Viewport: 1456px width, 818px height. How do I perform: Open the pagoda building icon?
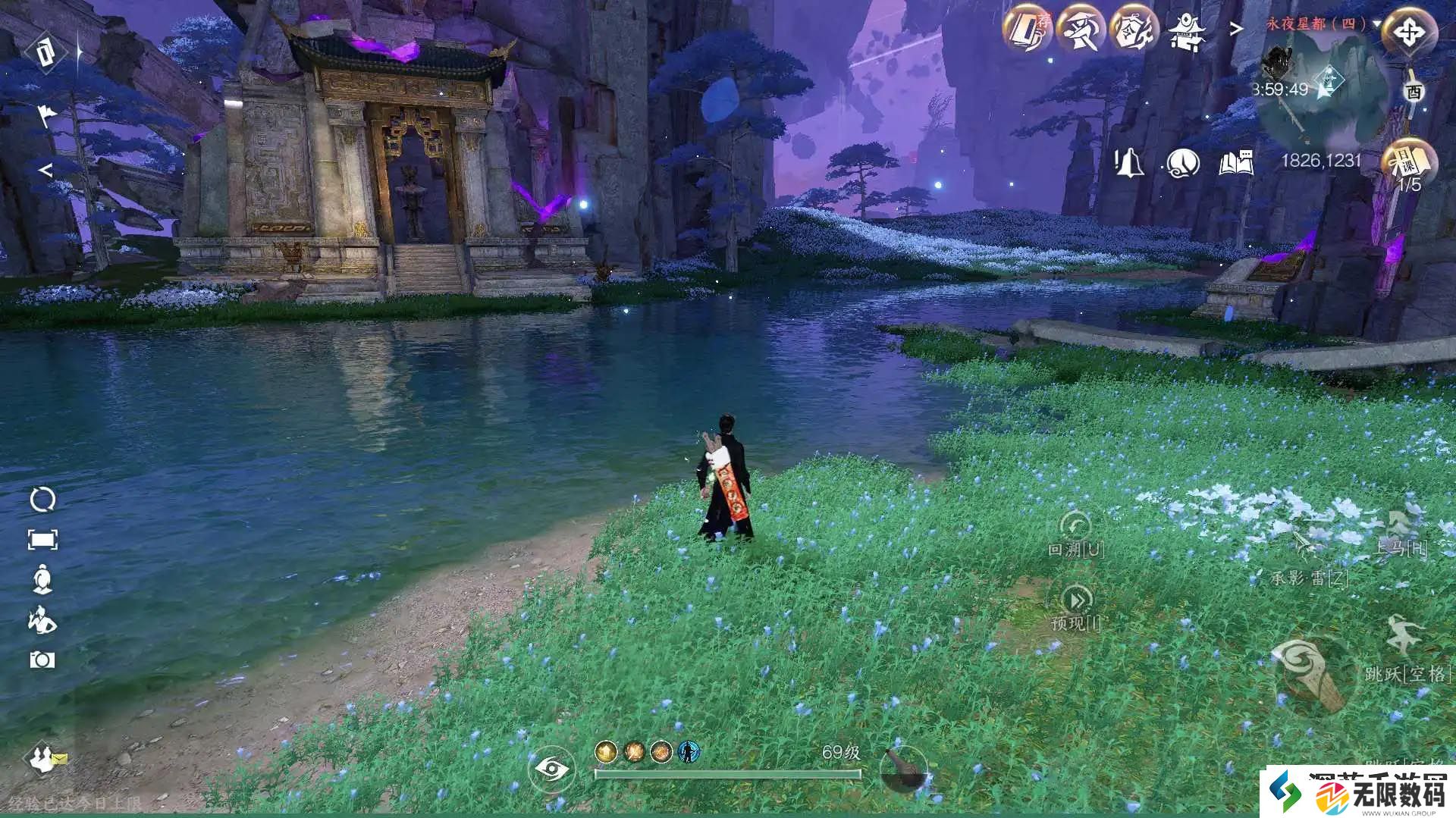(x=1186, y=32)
